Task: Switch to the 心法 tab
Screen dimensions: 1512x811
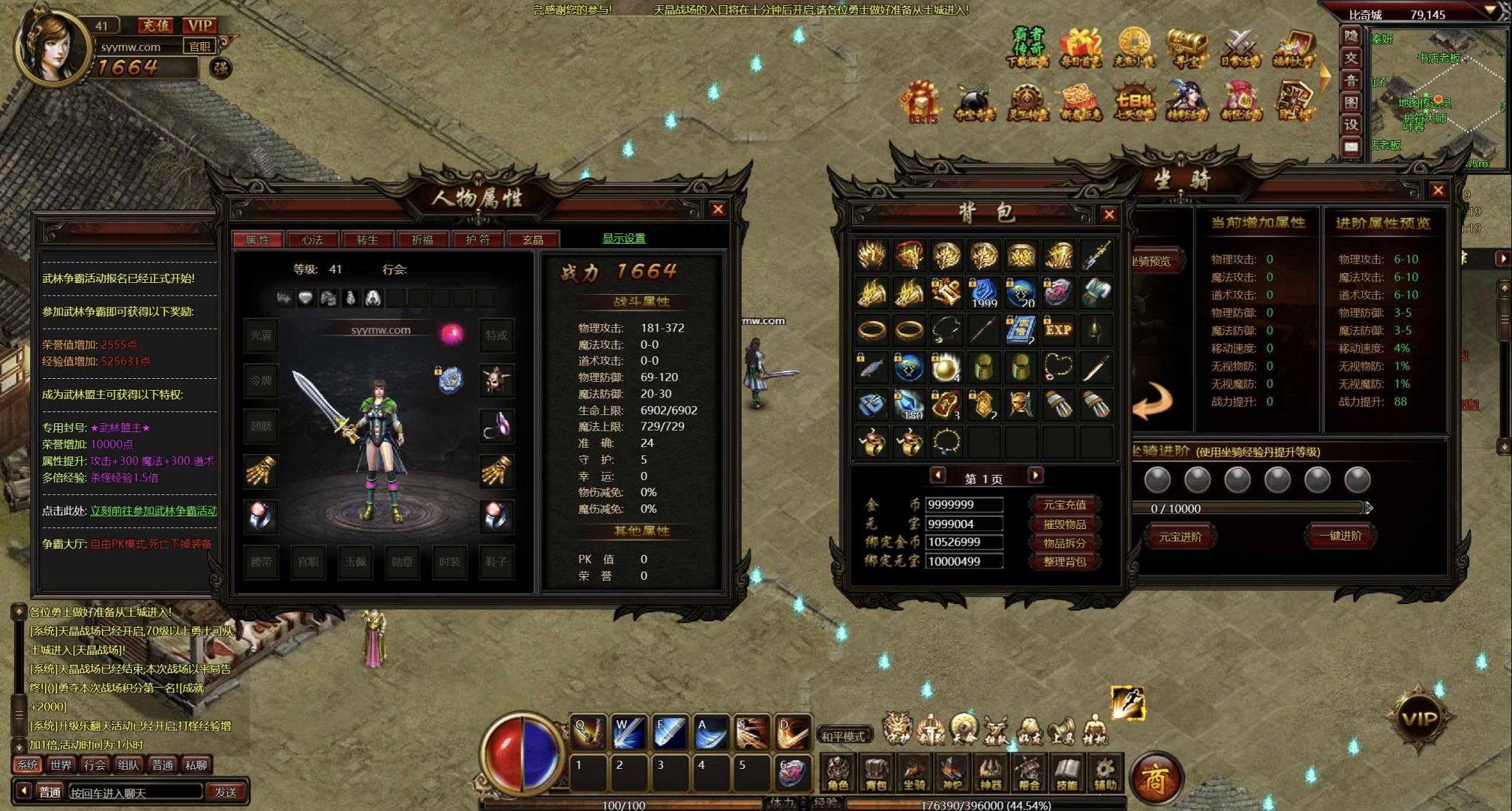Action: (312, 240)
